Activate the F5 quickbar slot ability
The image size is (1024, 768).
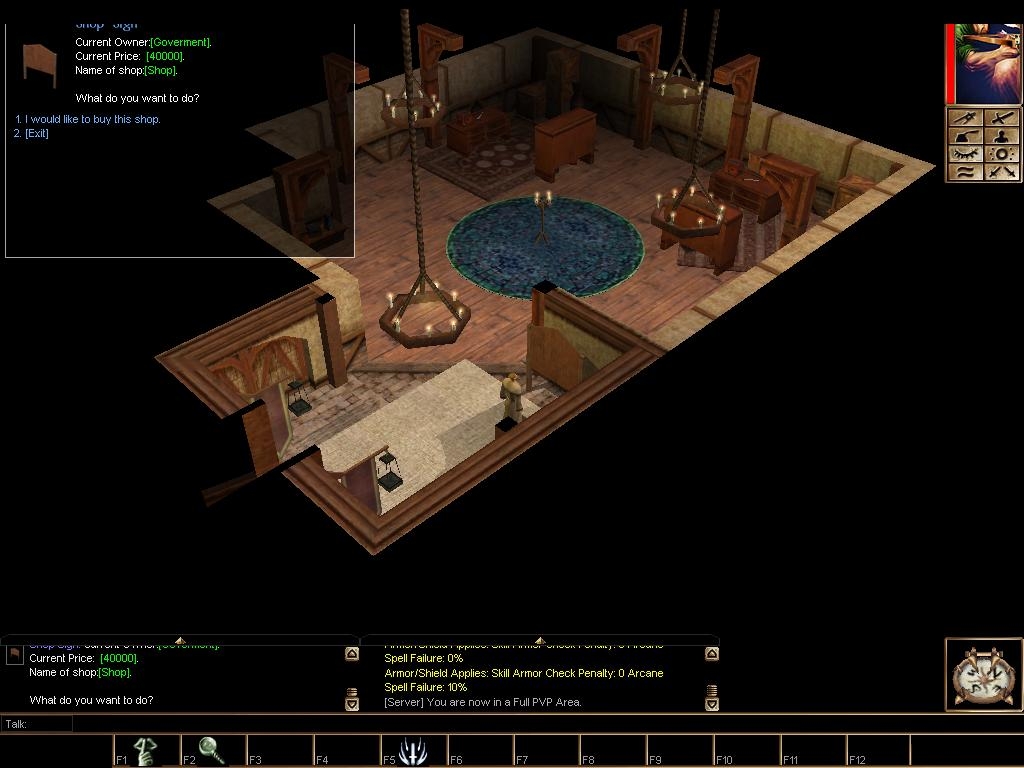(x=413, y=750)
